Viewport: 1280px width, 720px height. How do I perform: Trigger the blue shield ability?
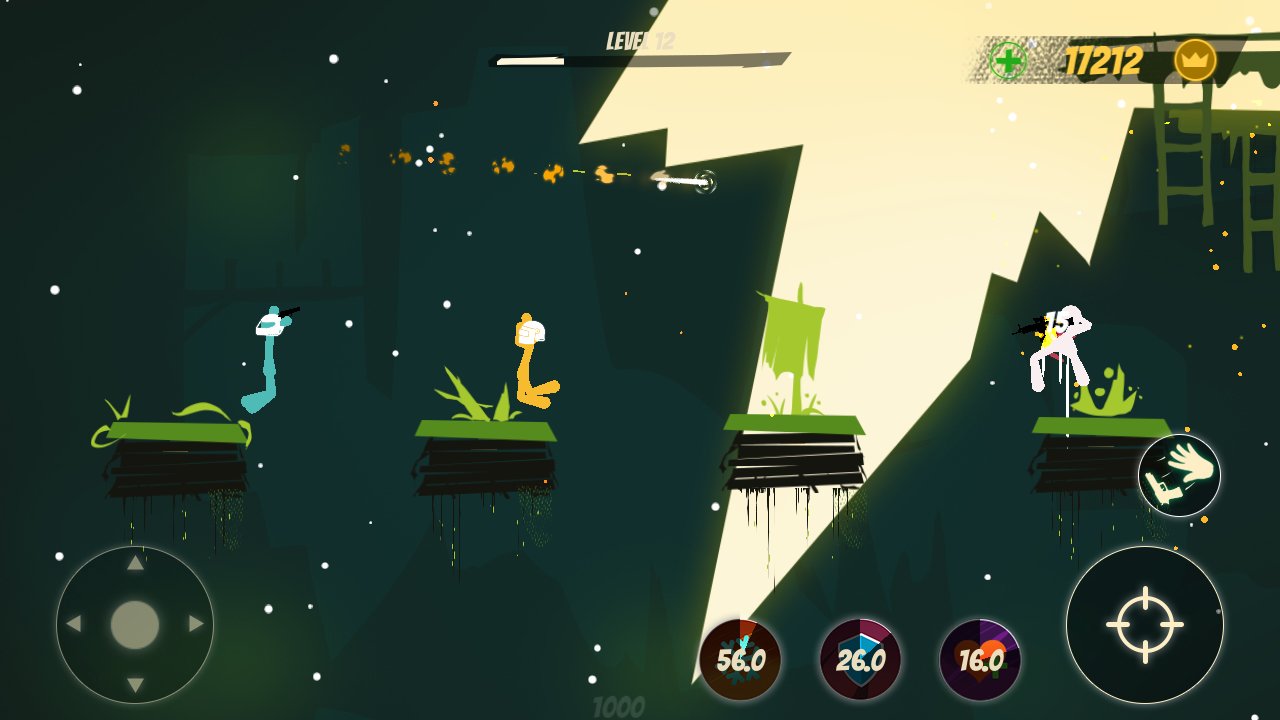[x=860, y=660]
